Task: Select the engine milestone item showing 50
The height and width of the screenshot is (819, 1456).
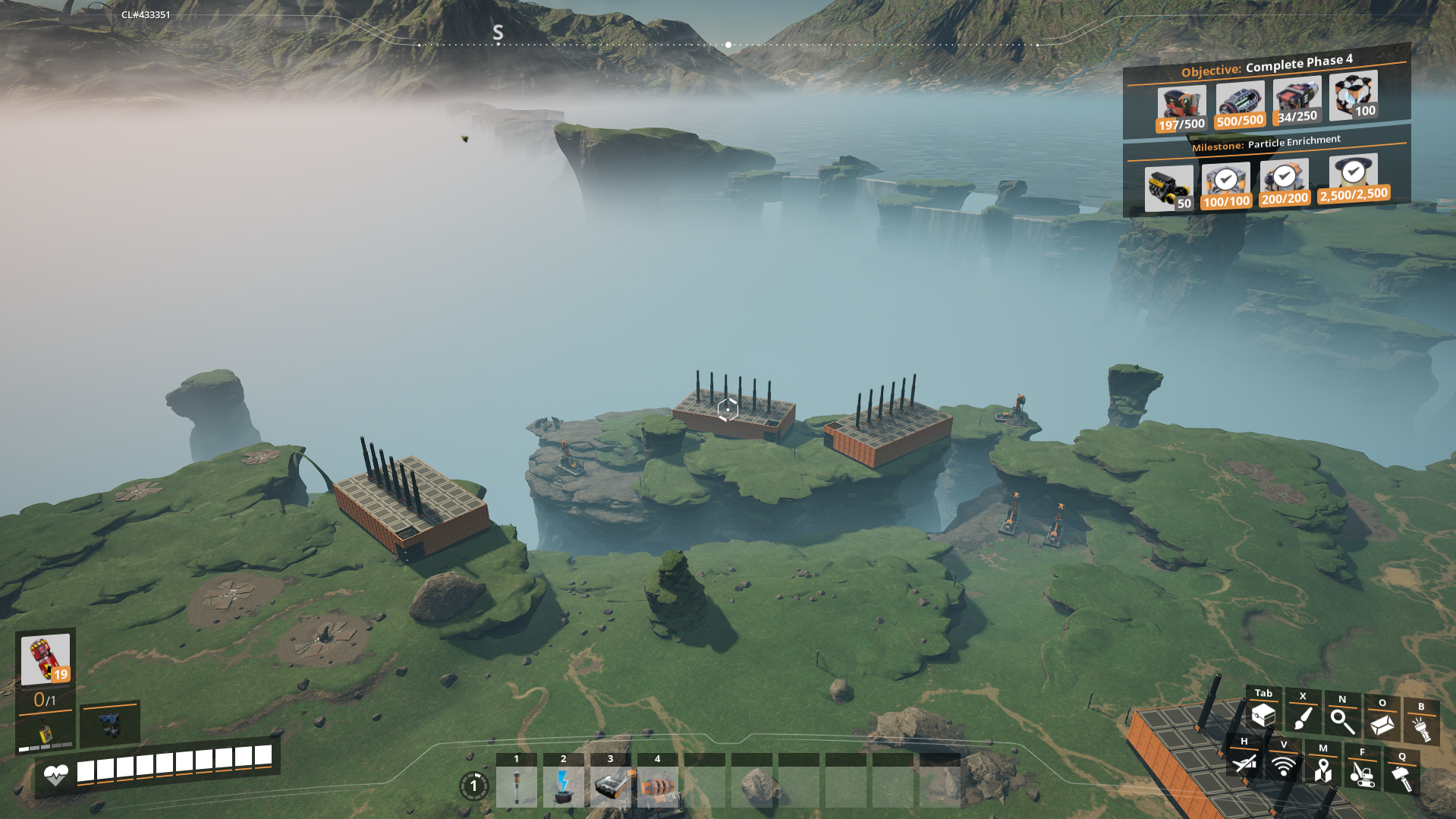Action: (x=1169, y=188)
